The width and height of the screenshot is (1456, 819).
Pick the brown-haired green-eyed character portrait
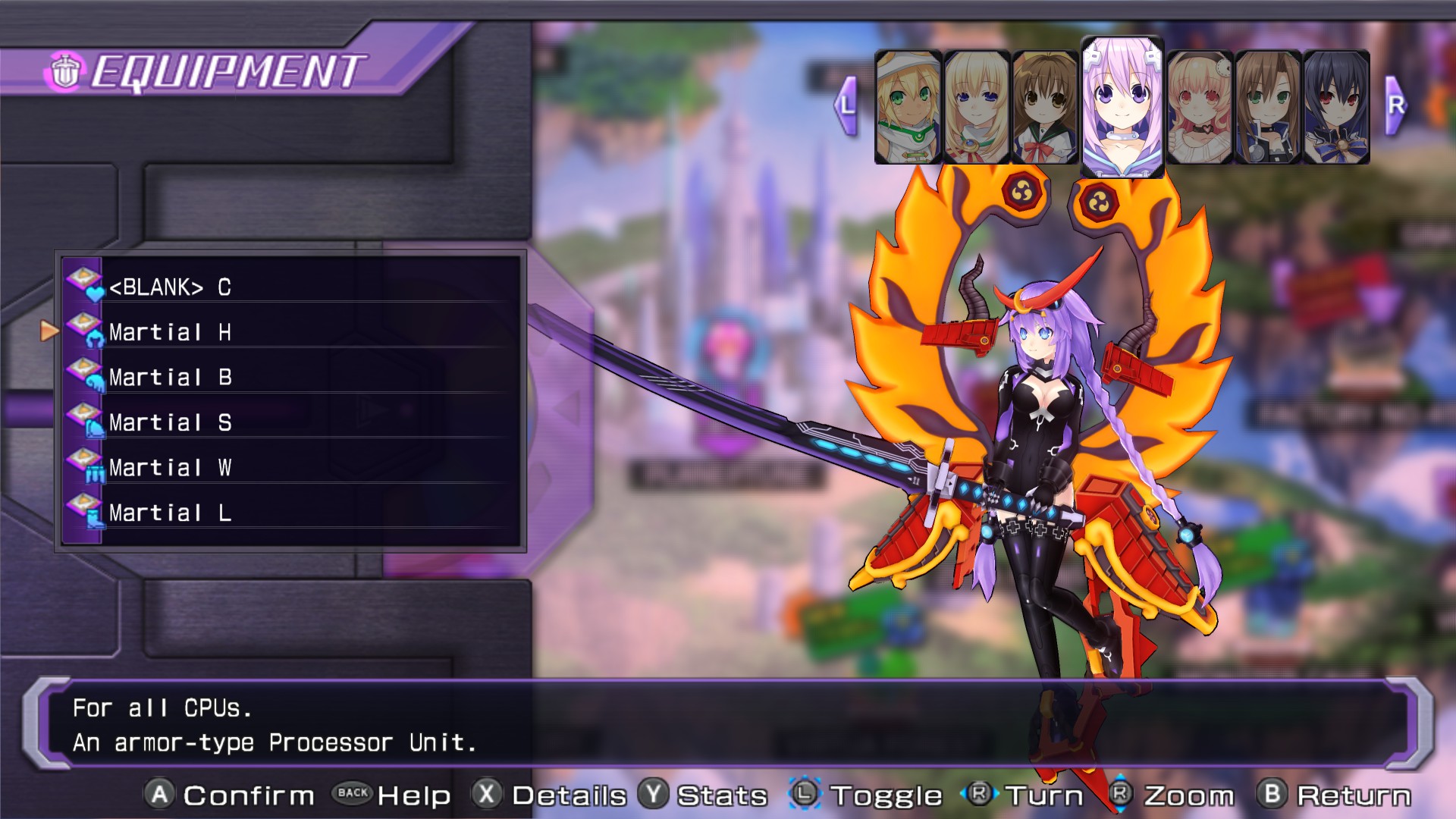[1267, 107]
